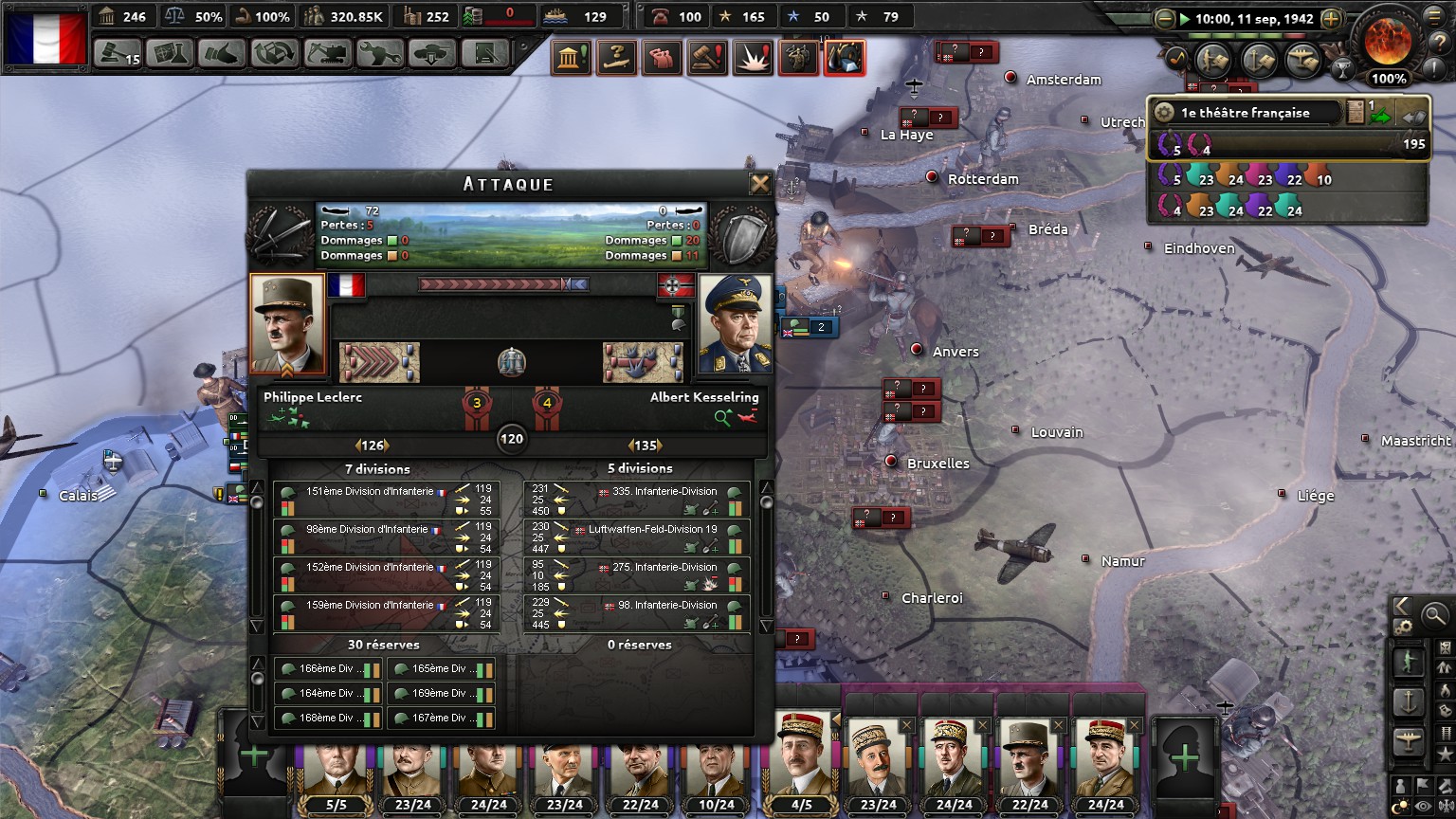Open the red-highlighted alert at top center
The height and width of the screenshot is (819, 1456).
click(x=844, y=58)
